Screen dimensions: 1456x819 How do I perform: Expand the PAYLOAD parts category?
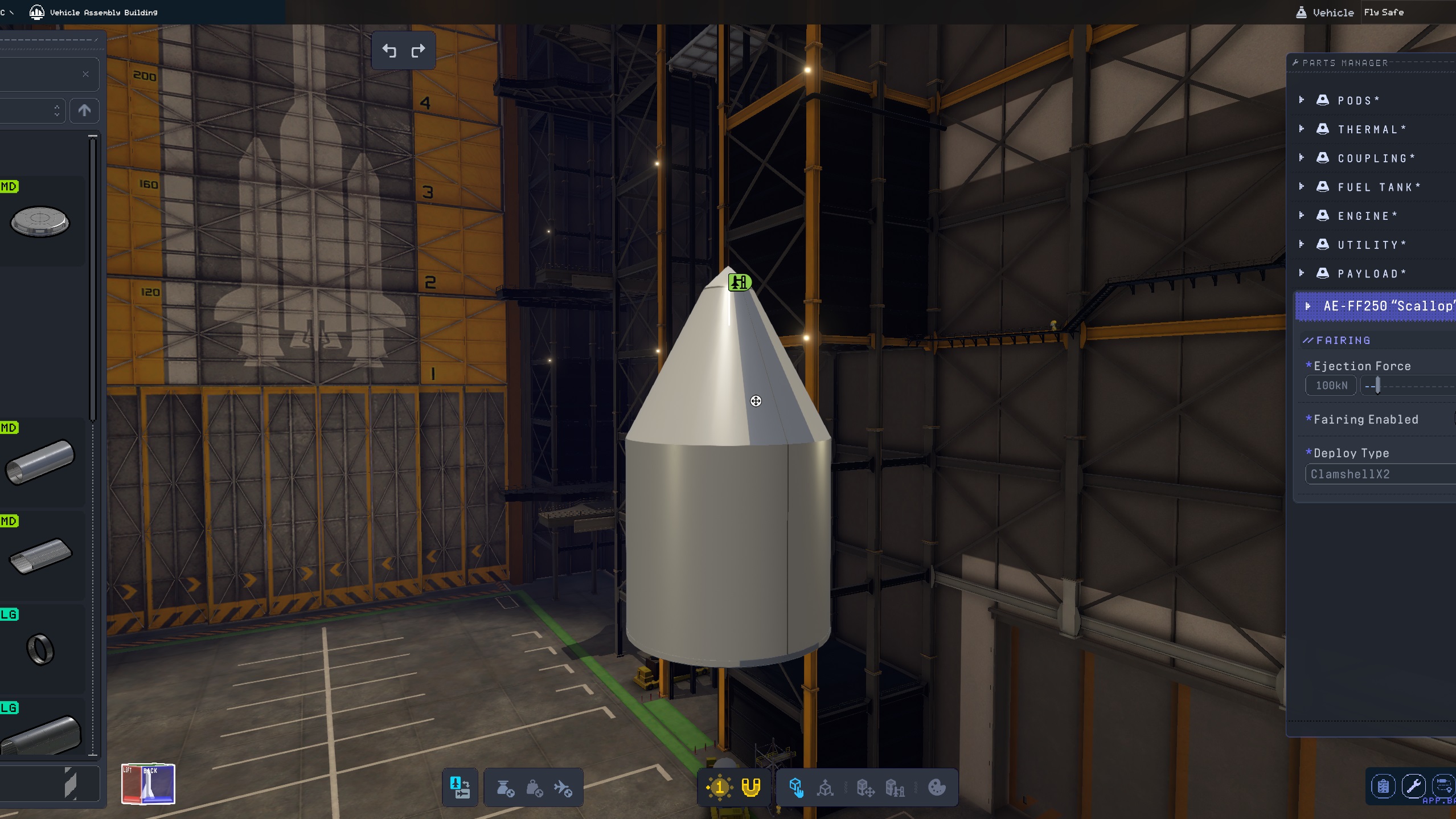(1302, 273)
